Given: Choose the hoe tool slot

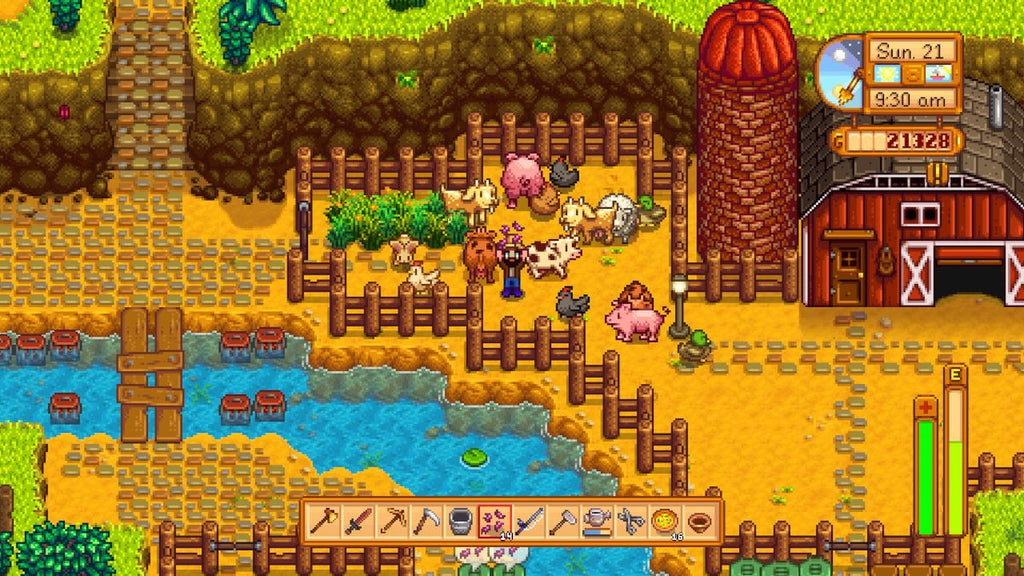Looking at the screenshot, I should (x=563, y=521).
